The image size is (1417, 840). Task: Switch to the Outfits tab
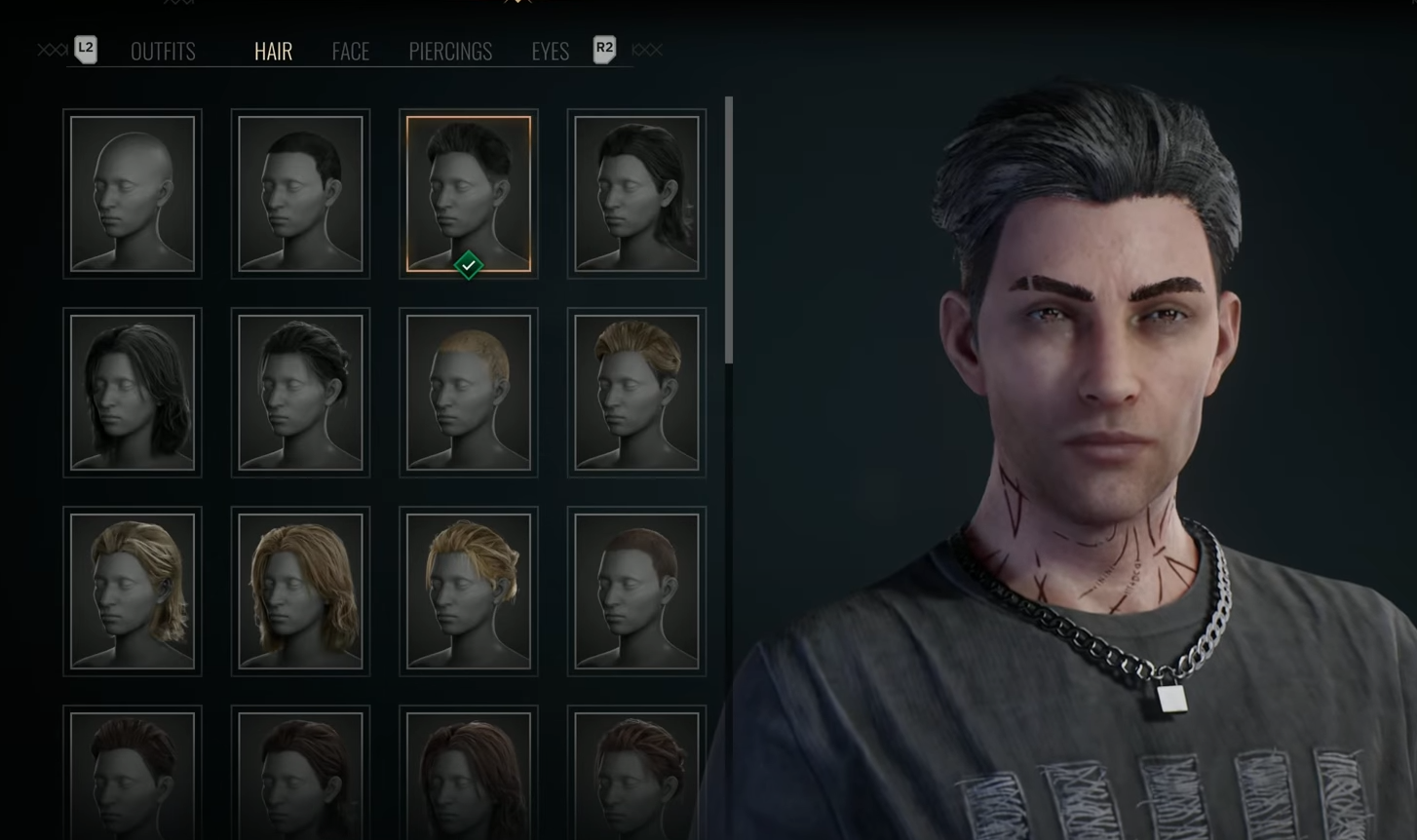coord(163,52)
